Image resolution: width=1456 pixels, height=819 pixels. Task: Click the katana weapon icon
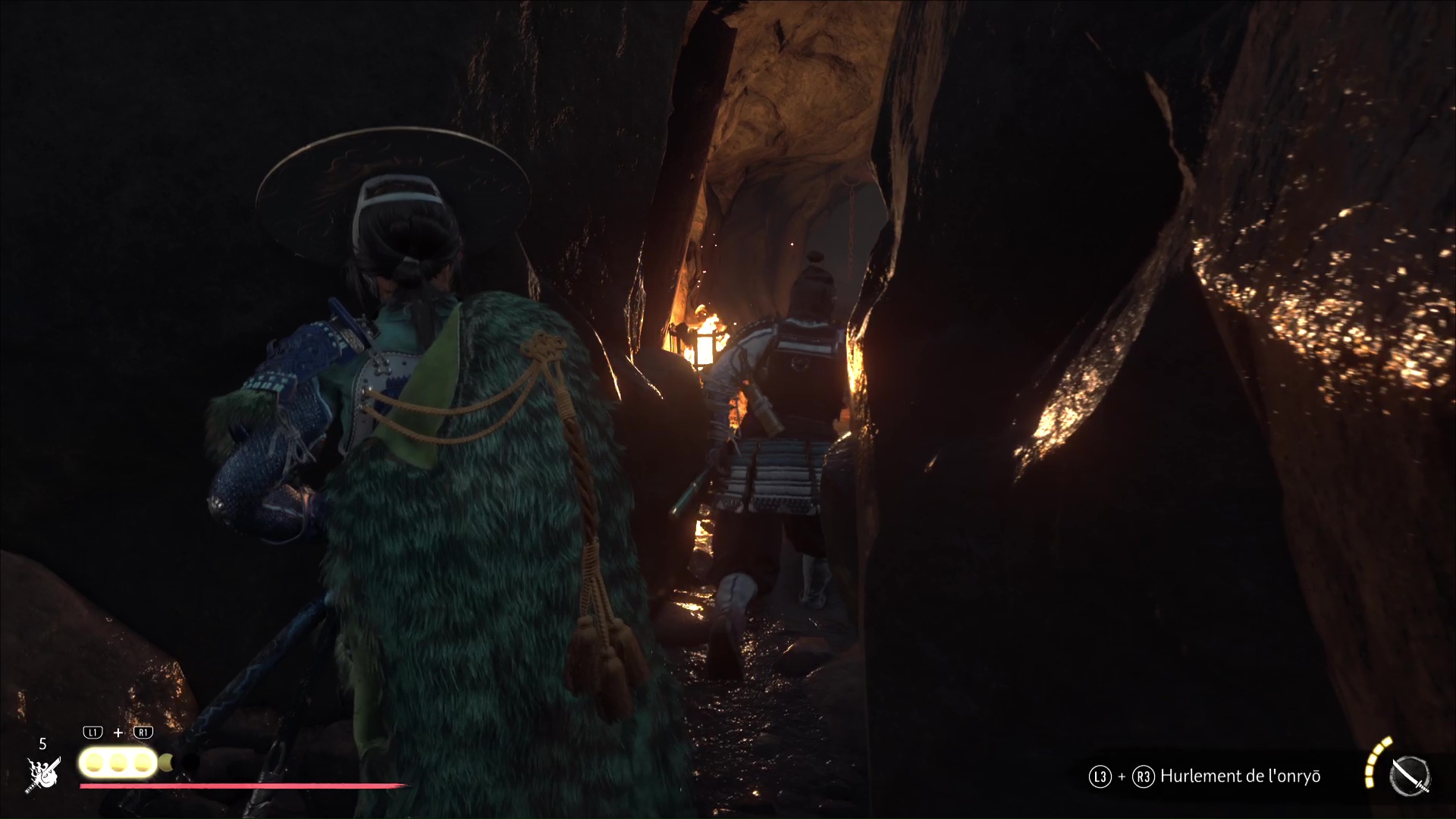point(1410,777)
